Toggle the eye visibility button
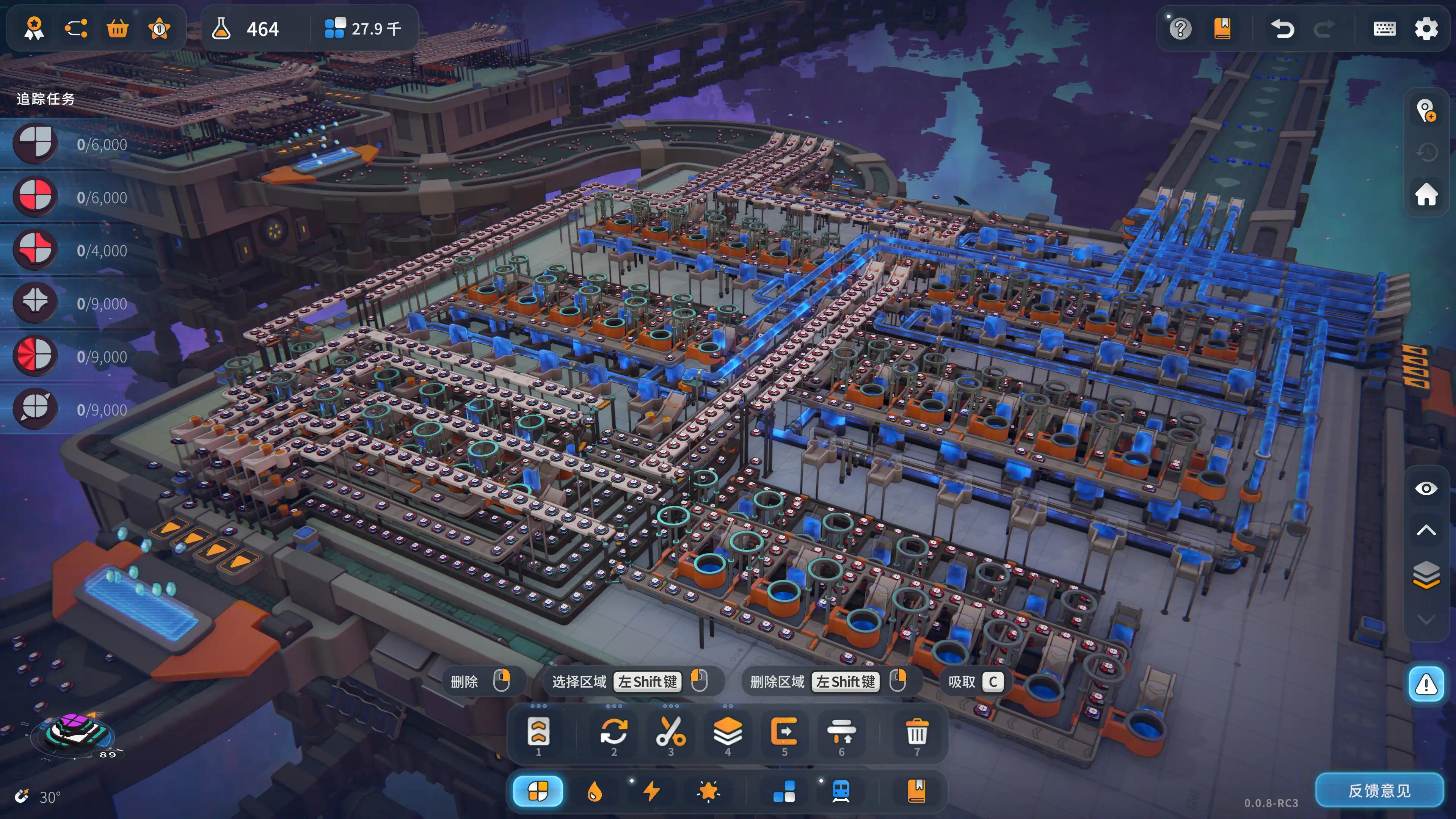1456x819 pixels. [x=1426, y=488]
